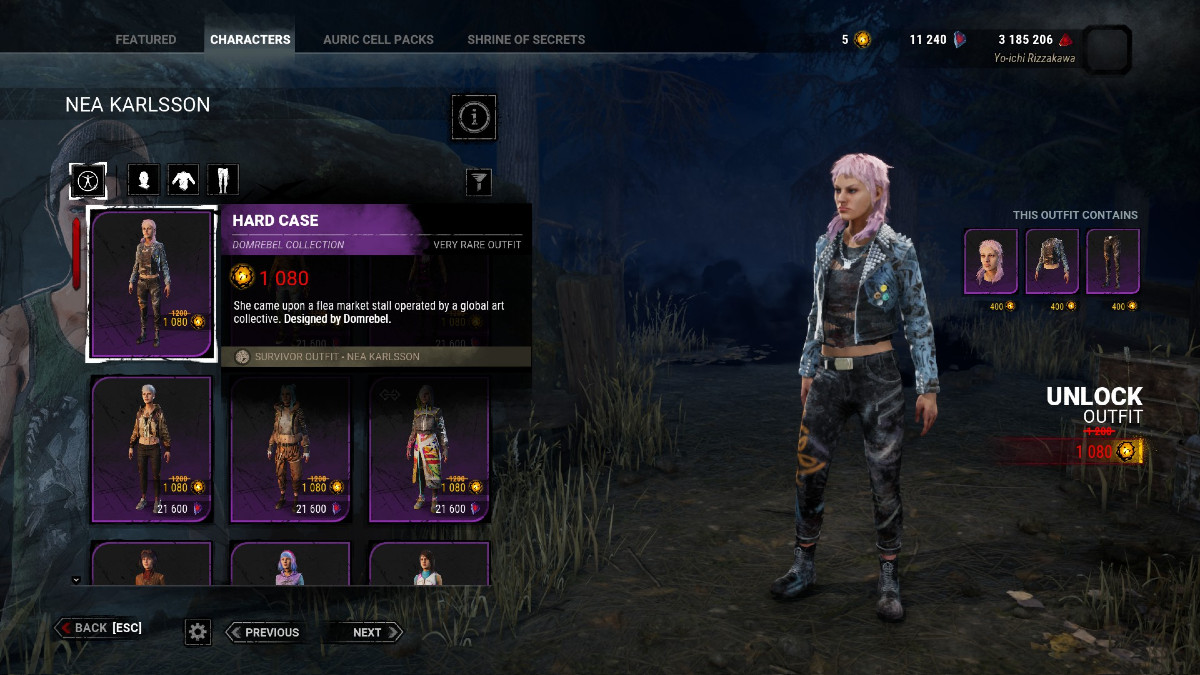Filter cosmetics by legs pieces

pyautogui.click(x=222, y=180)
